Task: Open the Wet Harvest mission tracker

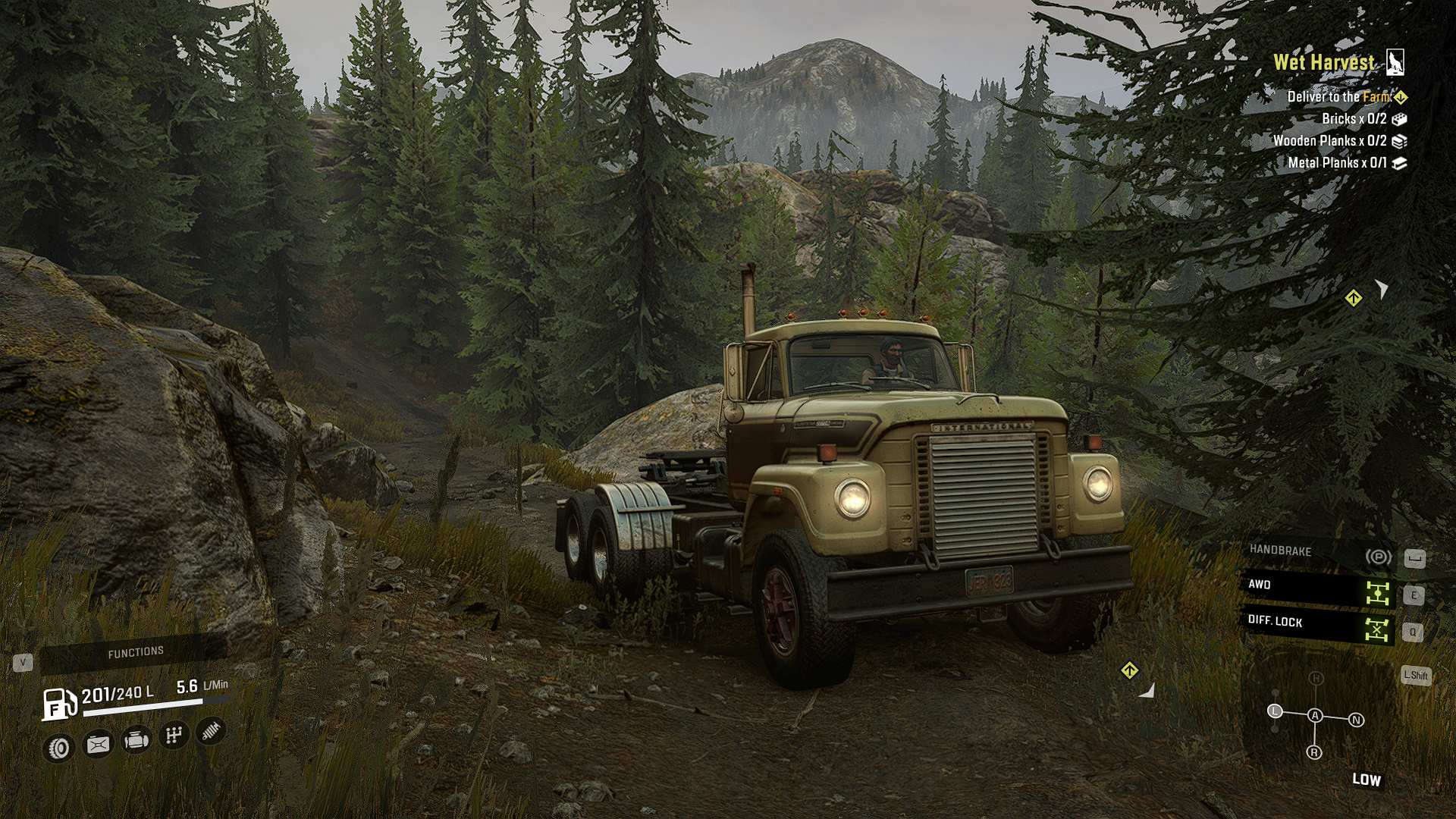Action: tap(1323, 63)
